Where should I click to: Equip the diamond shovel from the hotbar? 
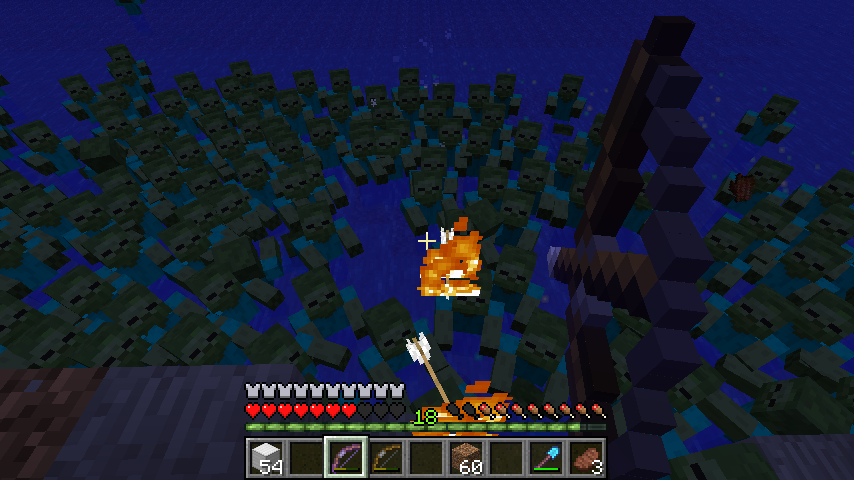pos(546,458)
